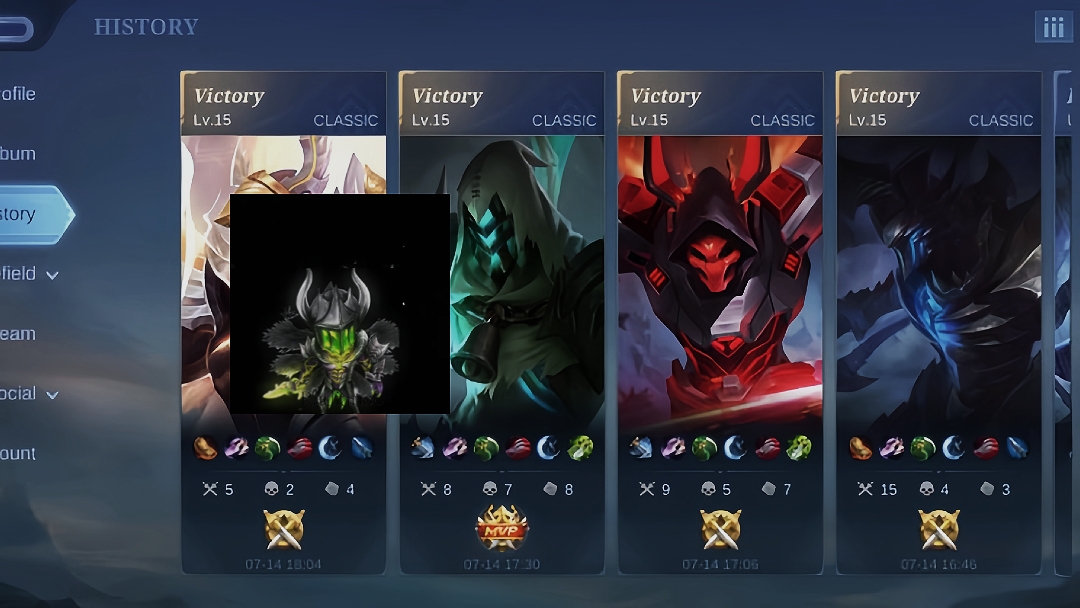1080x608 pixels.
Task: Expand the Battlefield sidebar entry
Action: click(x=30, y=274)
